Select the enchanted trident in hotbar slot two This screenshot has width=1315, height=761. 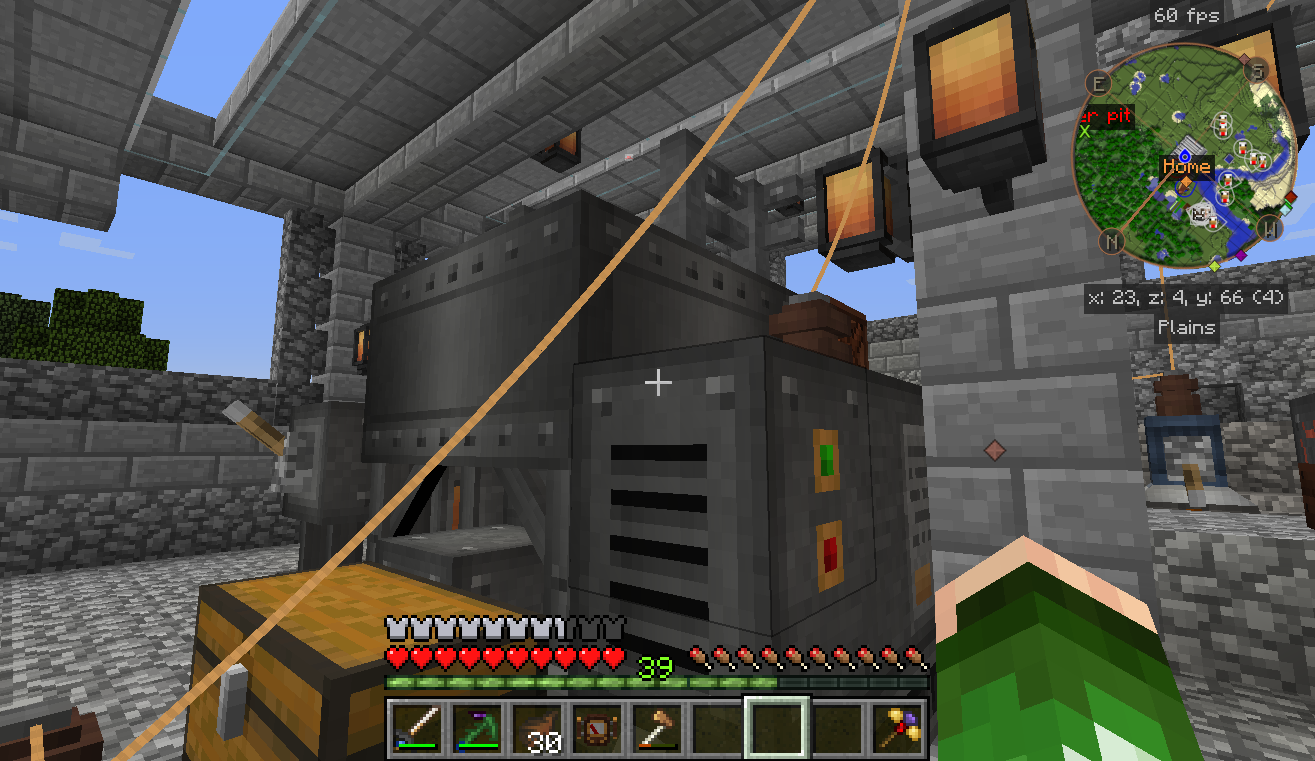[477, 726]
